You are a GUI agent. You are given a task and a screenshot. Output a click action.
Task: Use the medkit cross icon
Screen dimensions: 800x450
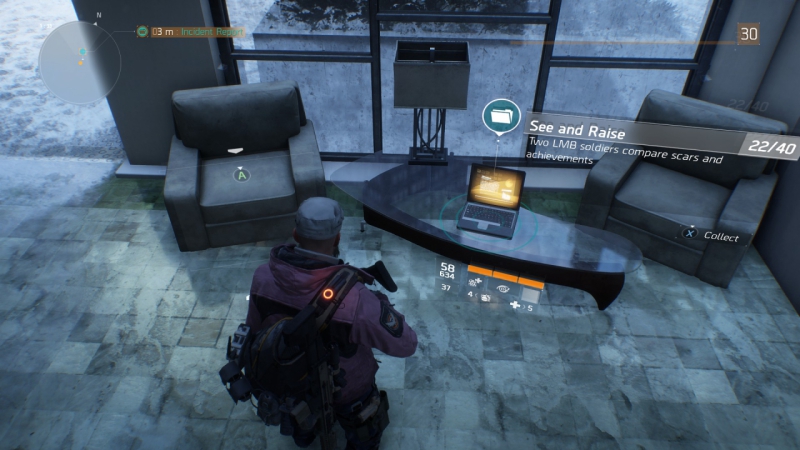(x=515, y=307)
